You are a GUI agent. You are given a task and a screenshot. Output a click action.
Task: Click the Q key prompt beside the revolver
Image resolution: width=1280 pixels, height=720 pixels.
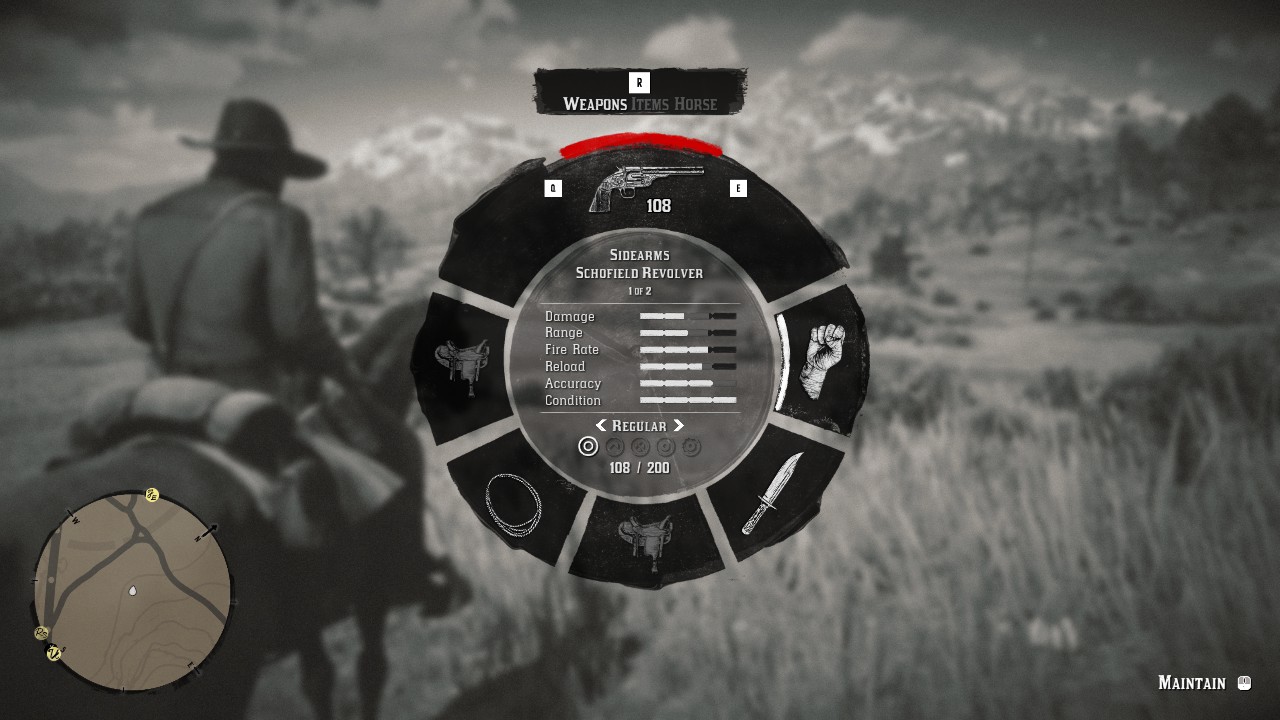pos(553,186)
